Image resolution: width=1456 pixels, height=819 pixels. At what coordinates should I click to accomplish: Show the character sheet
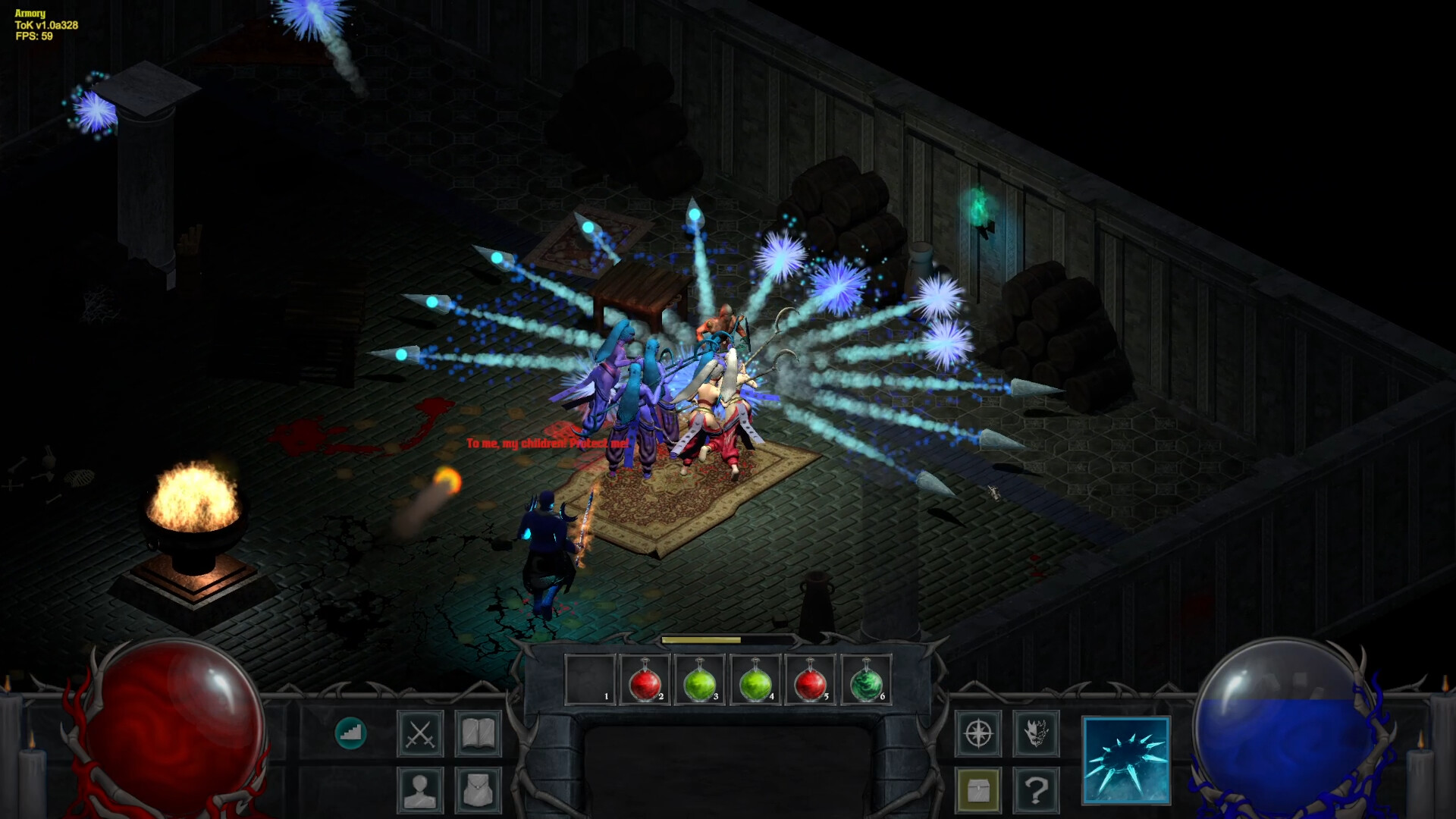pyautogui.click(x=420, y=790)
